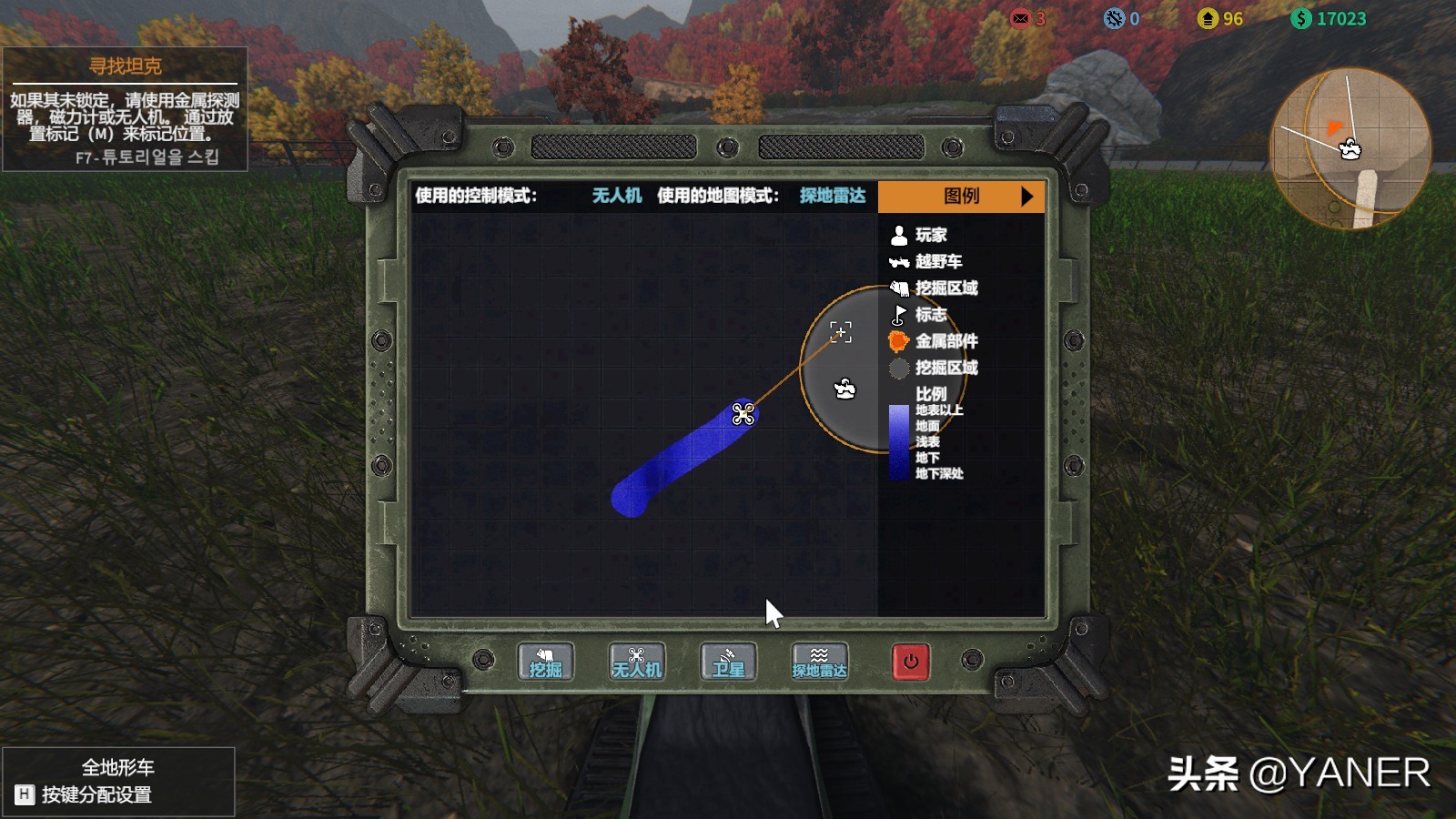Viewport: 1456px width, 819px height.
Task: Click the vehicle icon inside the dig circle
Action: coord(844,389)
